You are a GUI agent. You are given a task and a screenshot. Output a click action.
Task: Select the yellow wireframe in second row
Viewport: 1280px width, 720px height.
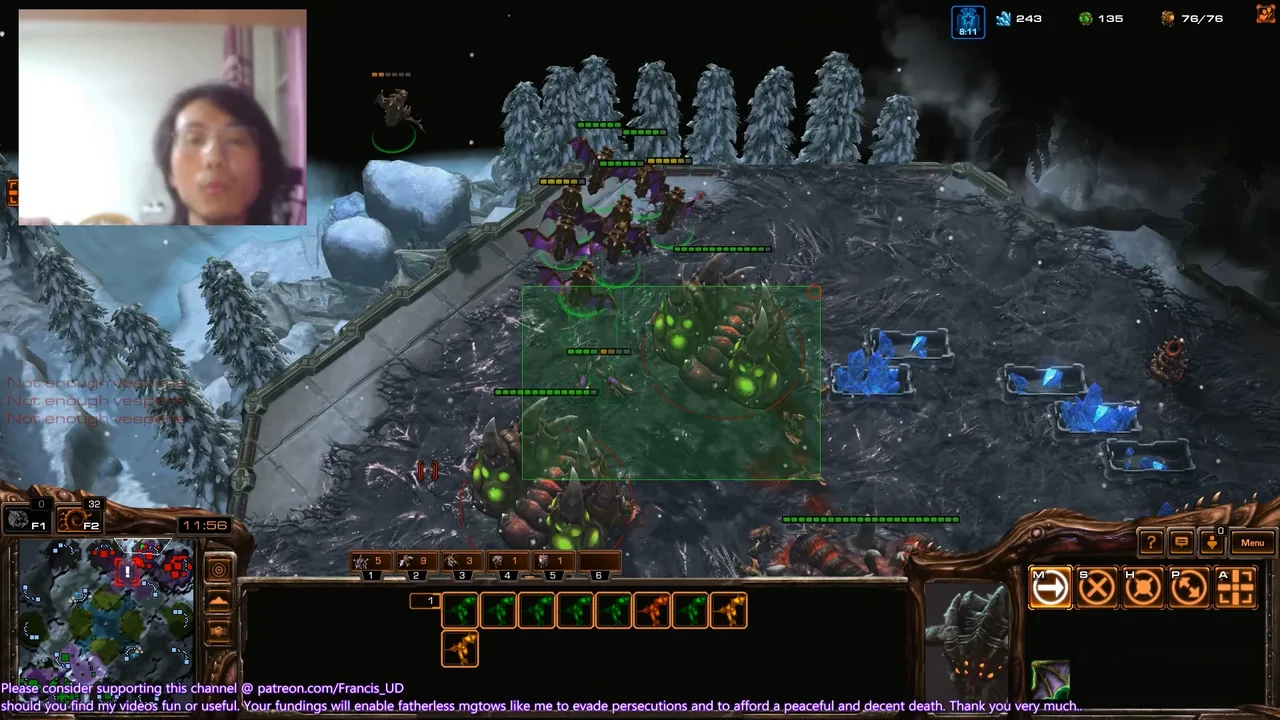click(x=460, y=650)
